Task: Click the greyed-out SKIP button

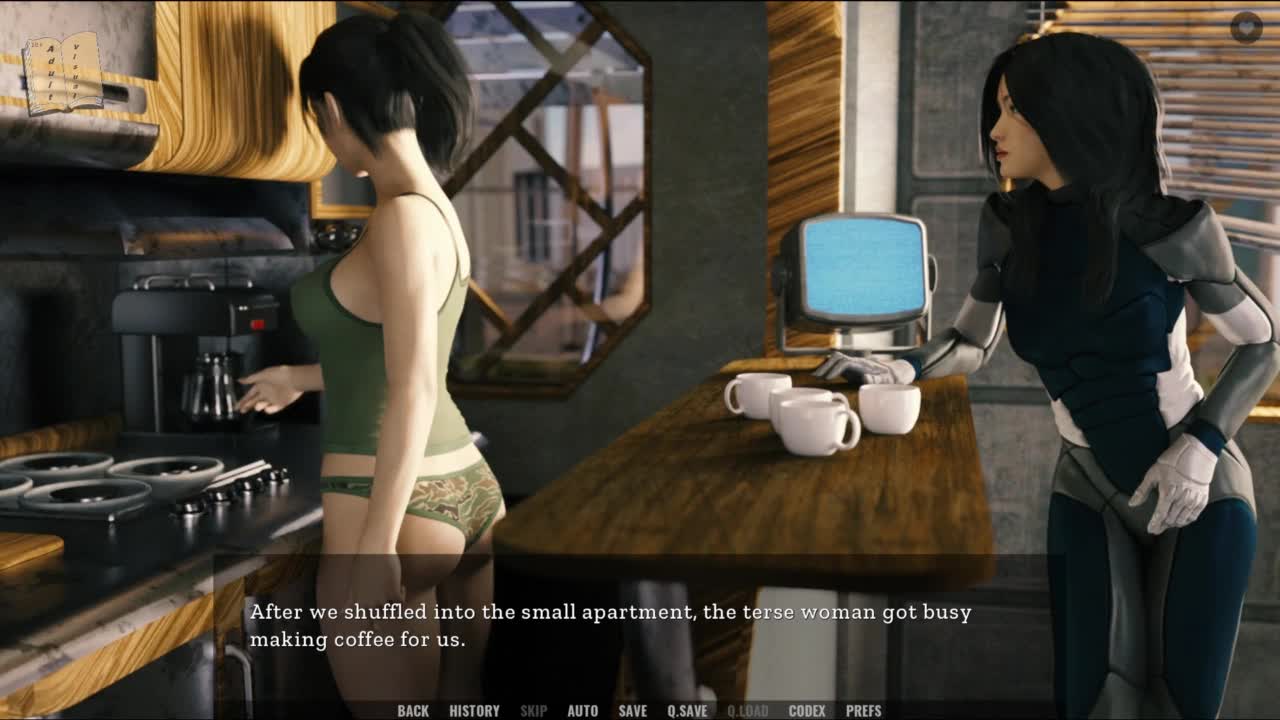Action: 533,711
